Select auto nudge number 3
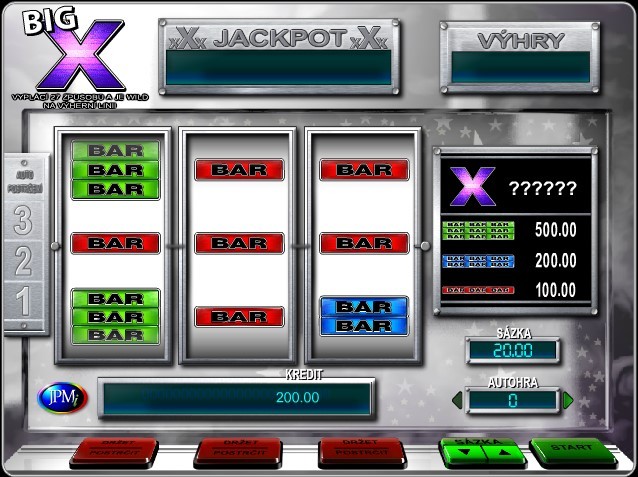 [x=22, y=221]
